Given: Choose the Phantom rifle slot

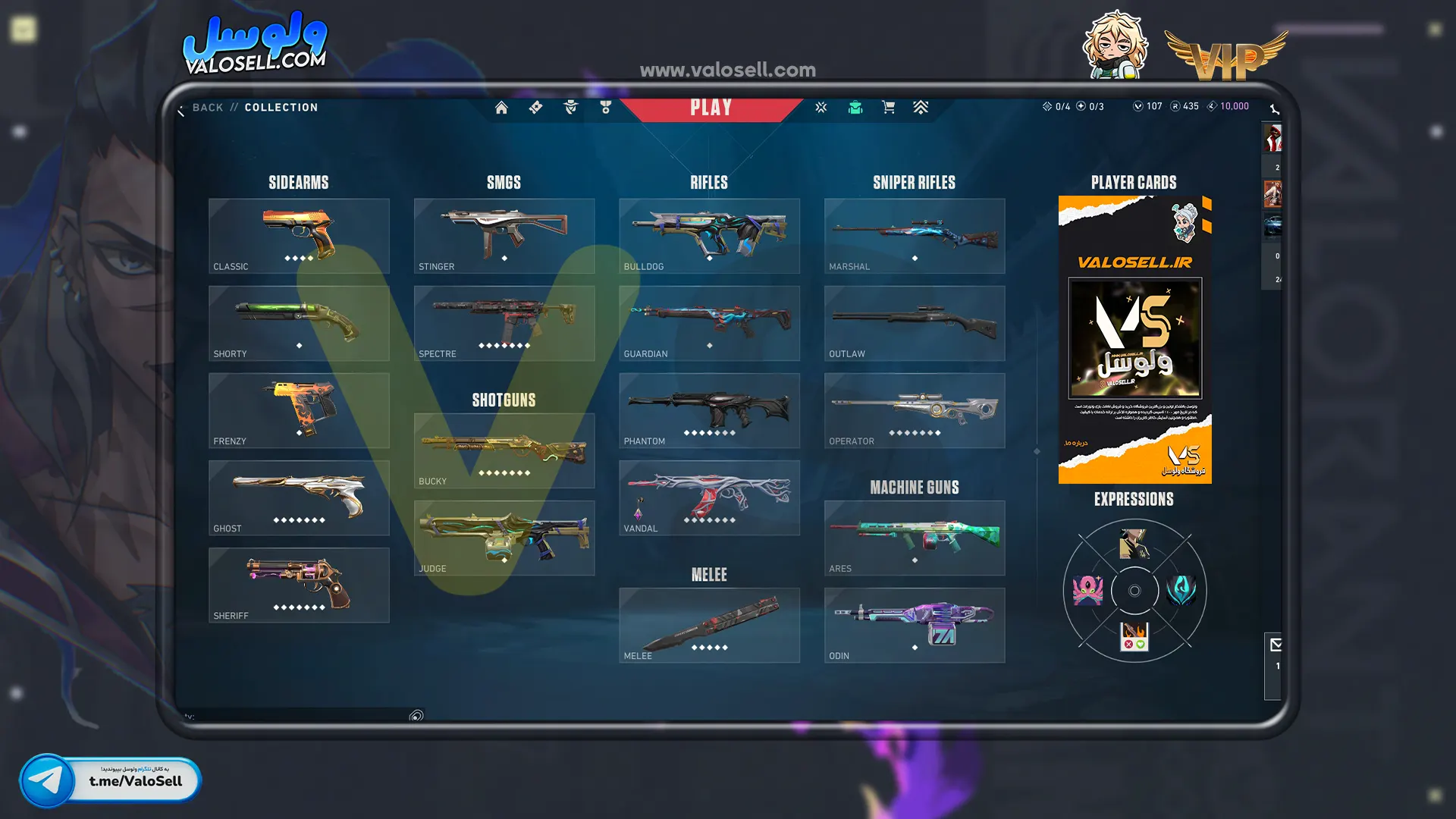Looking at the screenshot, I should pyautogui.click(x=709, y=410).
